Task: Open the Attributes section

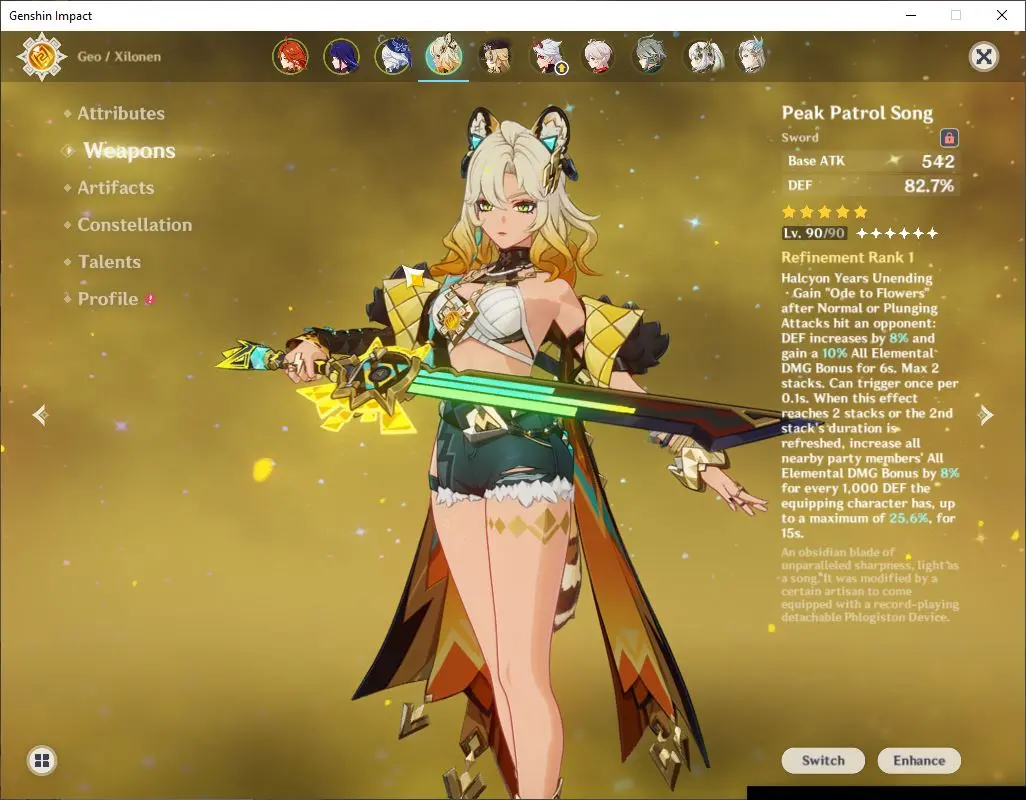Action: click(x=121, y=114)
